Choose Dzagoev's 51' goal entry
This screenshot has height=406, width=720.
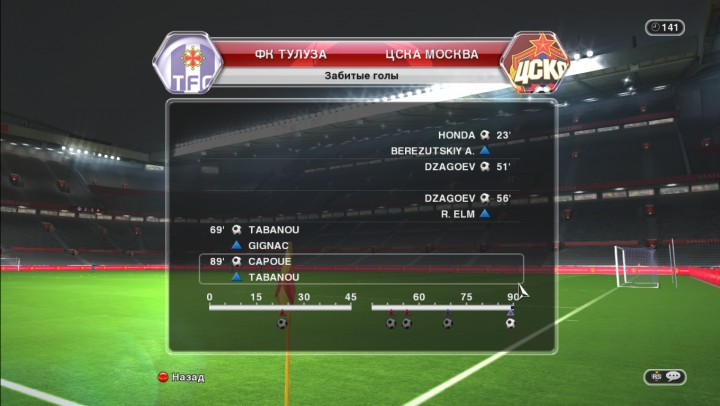[468, 167]
